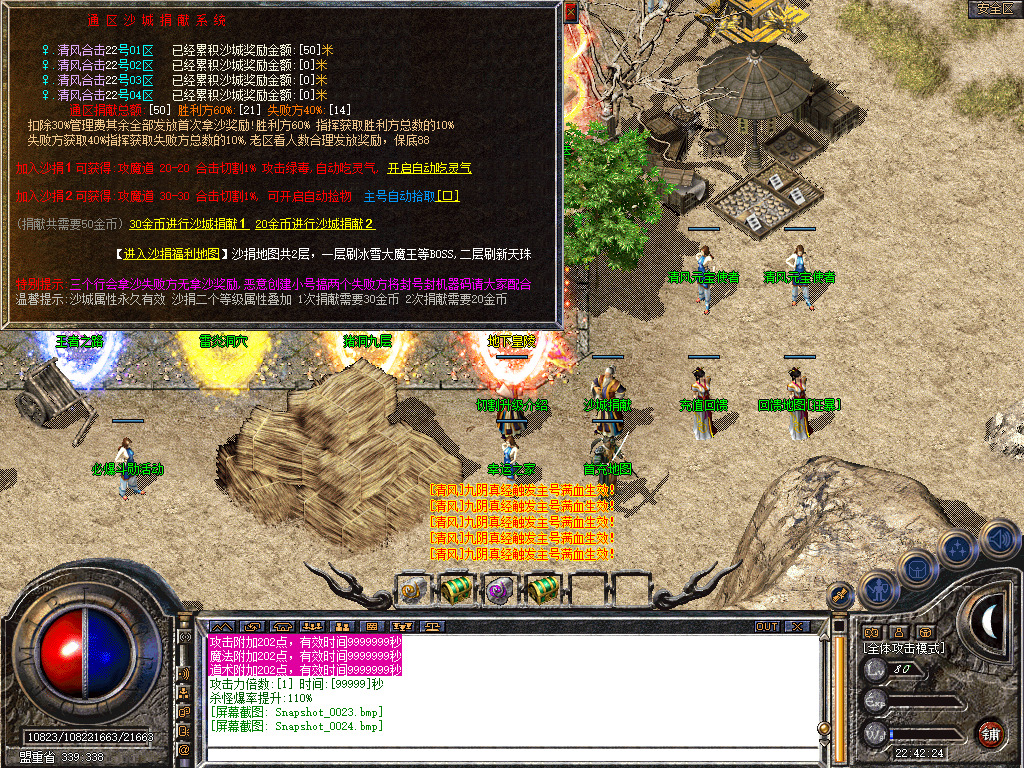Open the character status warrior icon
1024x768 pixels.
876,590
